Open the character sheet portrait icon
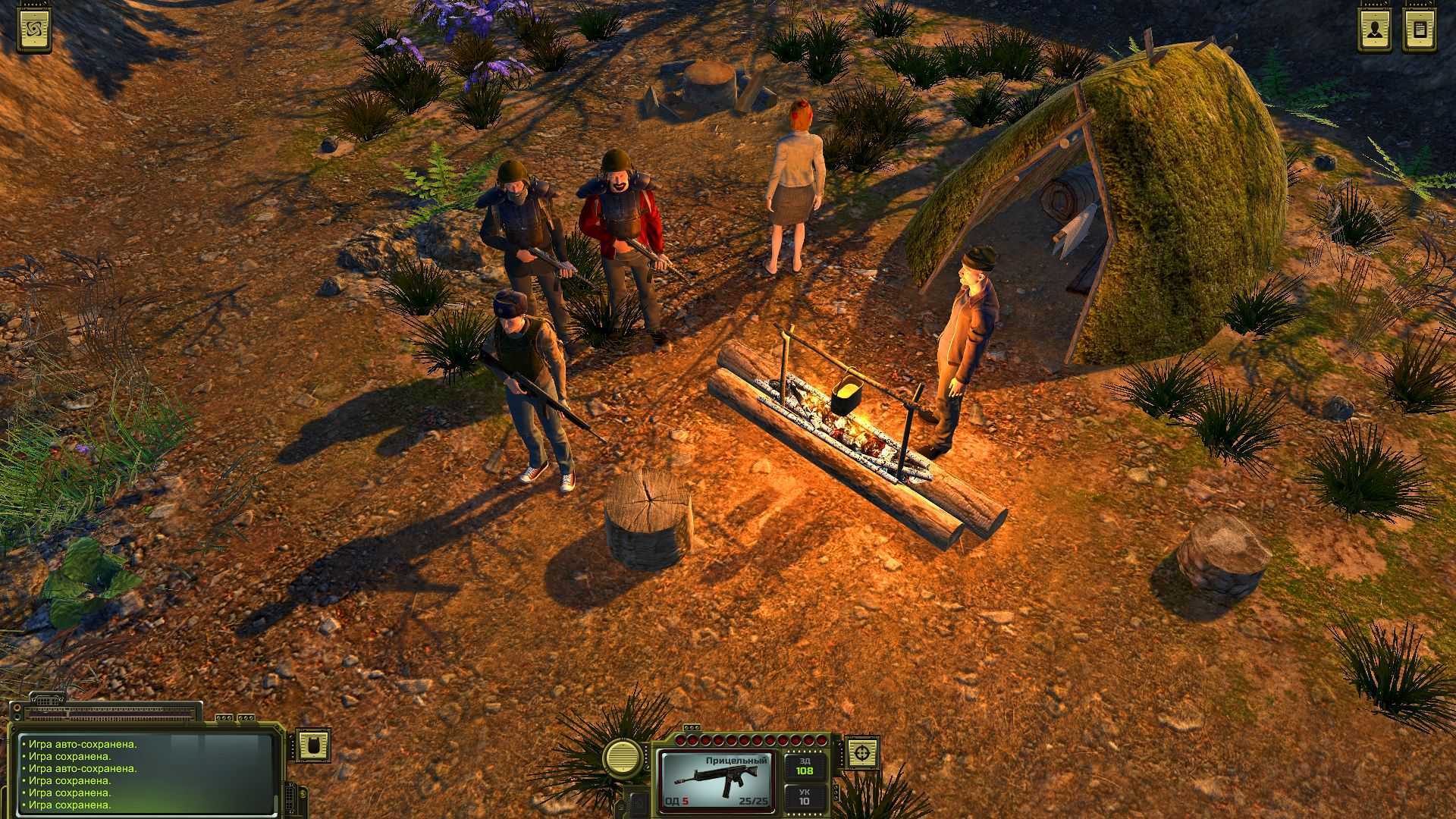This screenshot has height=819, width=1456. pyautogui.click(x=1374, y=30)
